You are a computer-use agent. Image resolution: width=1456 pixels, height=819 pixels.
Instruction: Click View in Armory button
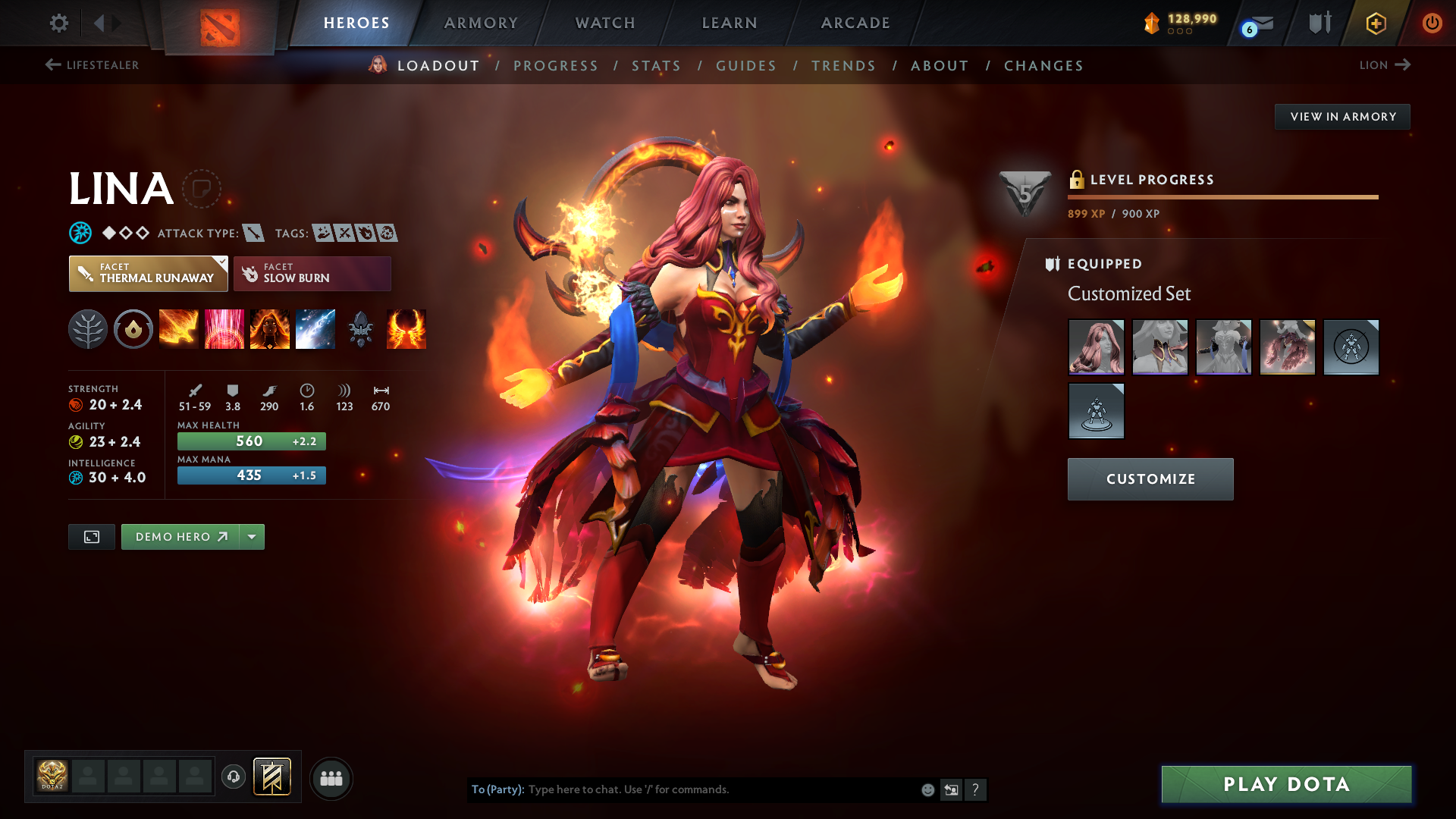click(1342, 117)
